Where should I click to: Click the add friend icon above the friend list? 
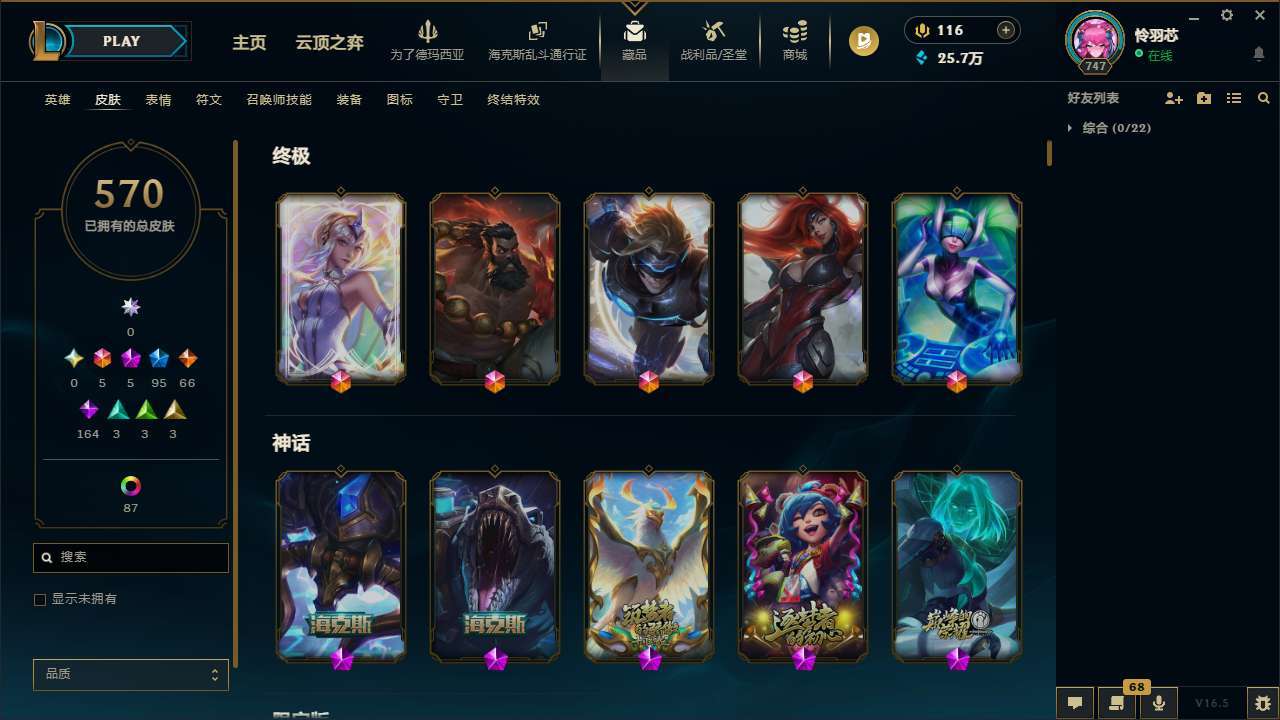1174,97
